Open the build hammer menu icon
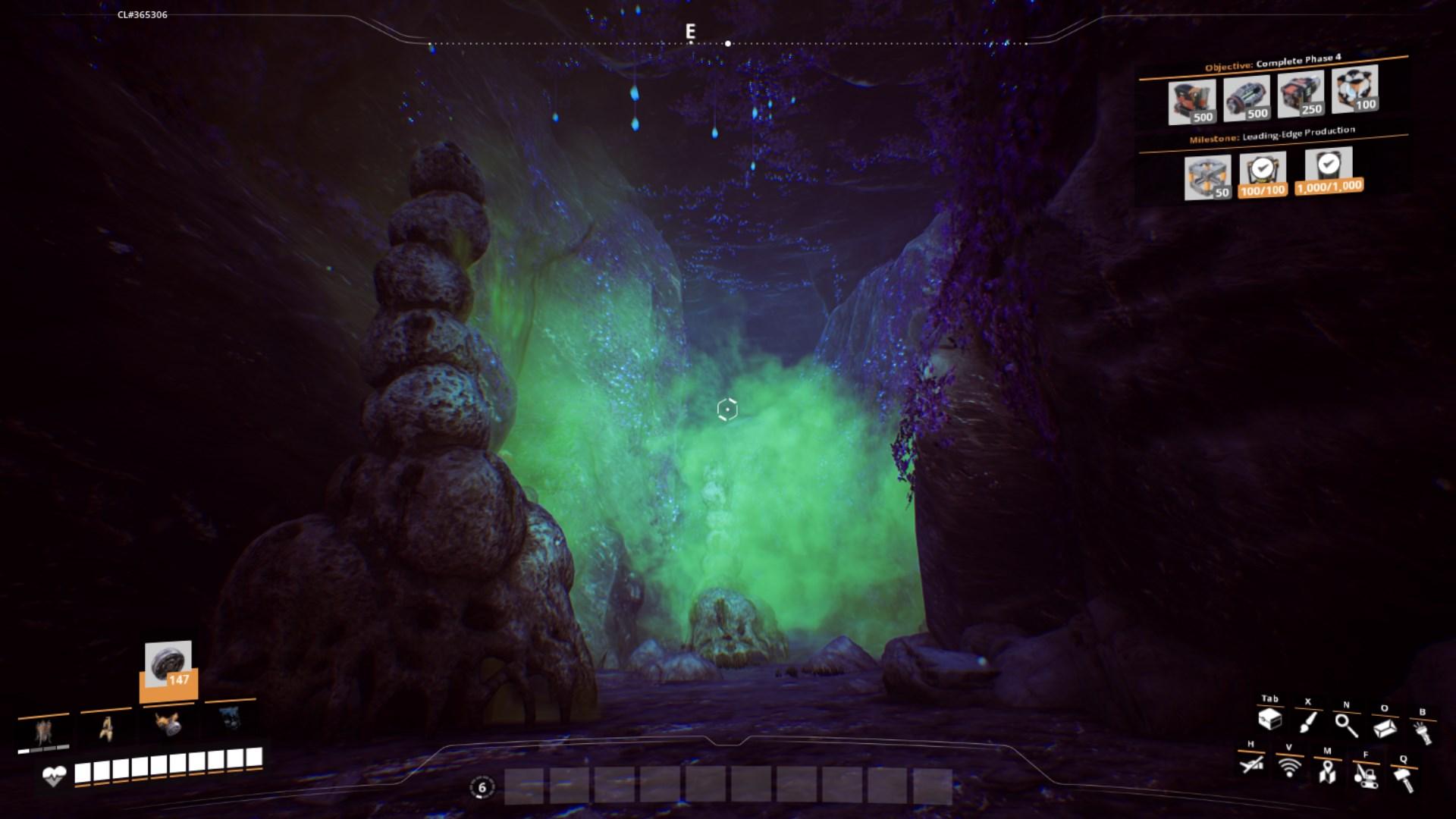1456x819 pixels. click(1404, 779)
